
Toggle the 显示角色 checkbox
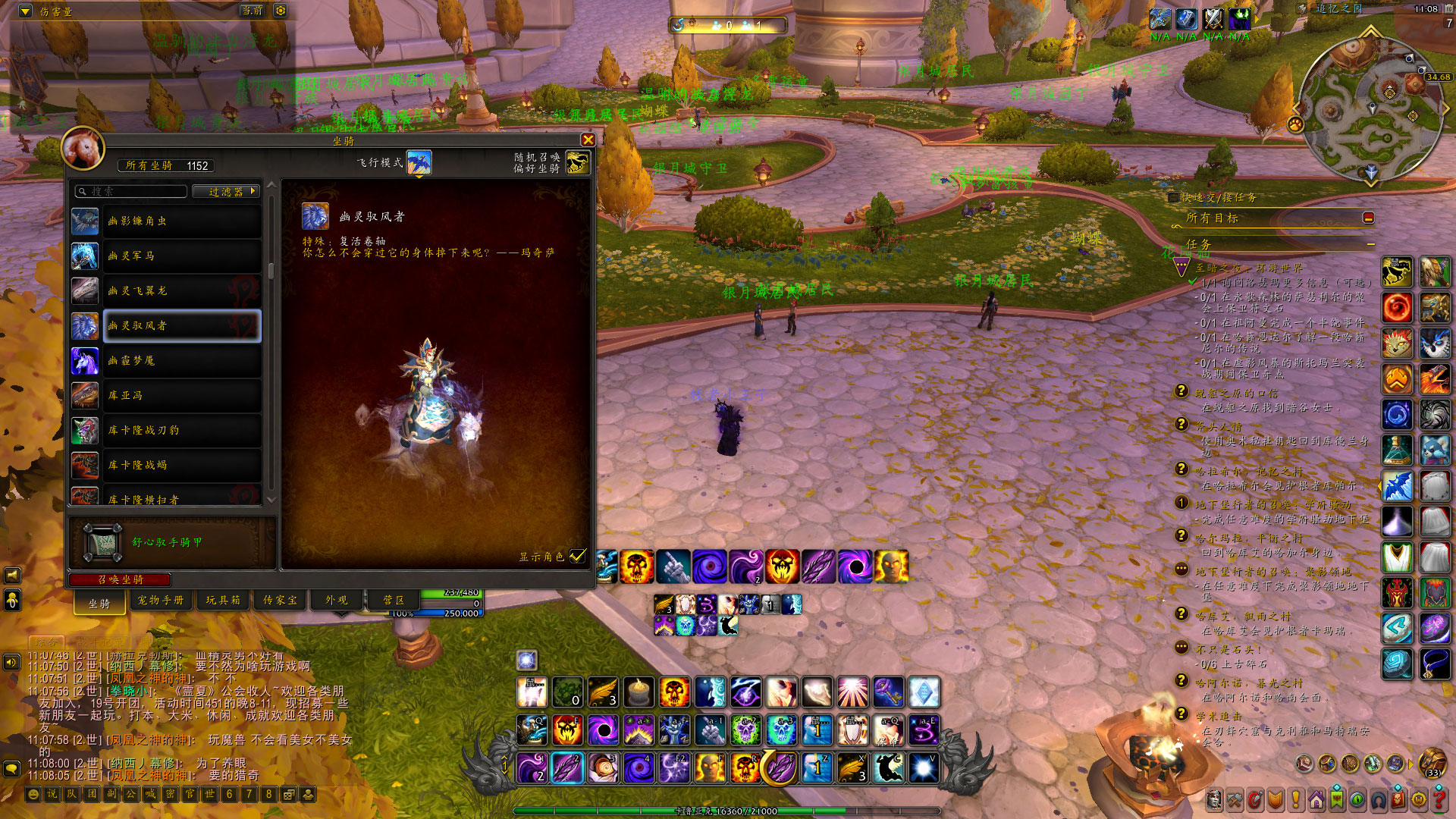(578, 556)
